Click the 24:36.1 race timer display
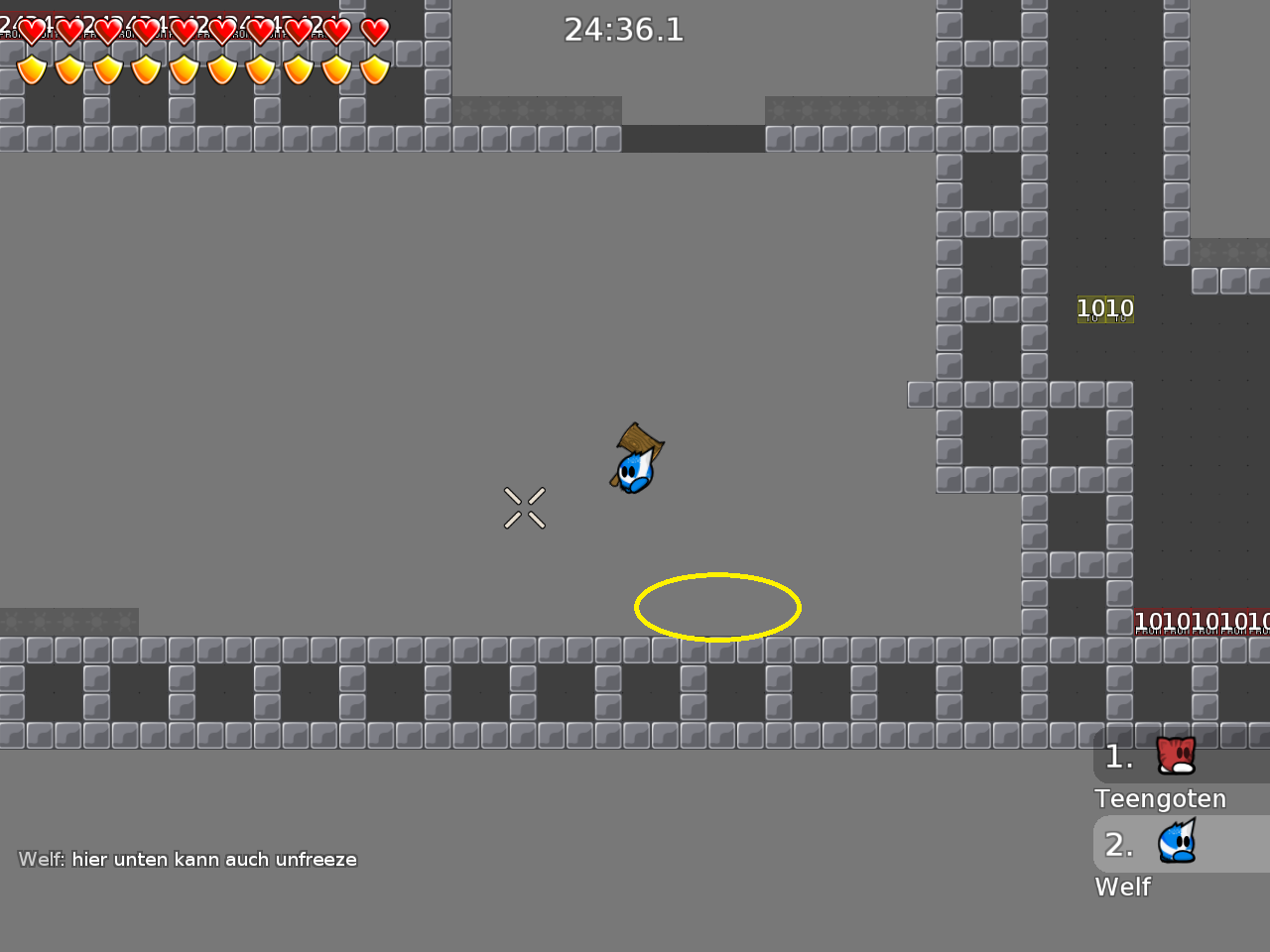The height and width of the screenshot is (952, 1270). (x=624, y=30)
